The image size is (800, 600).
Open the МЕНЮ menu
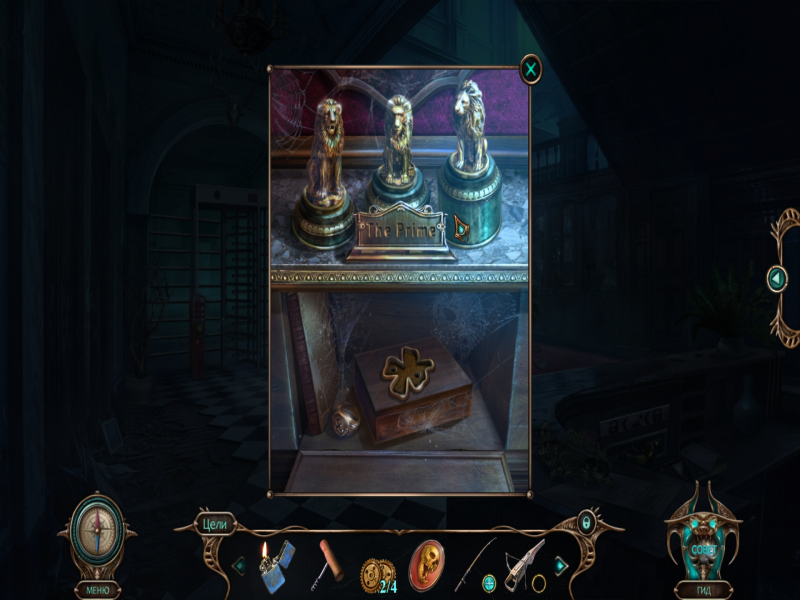point(97,589)
